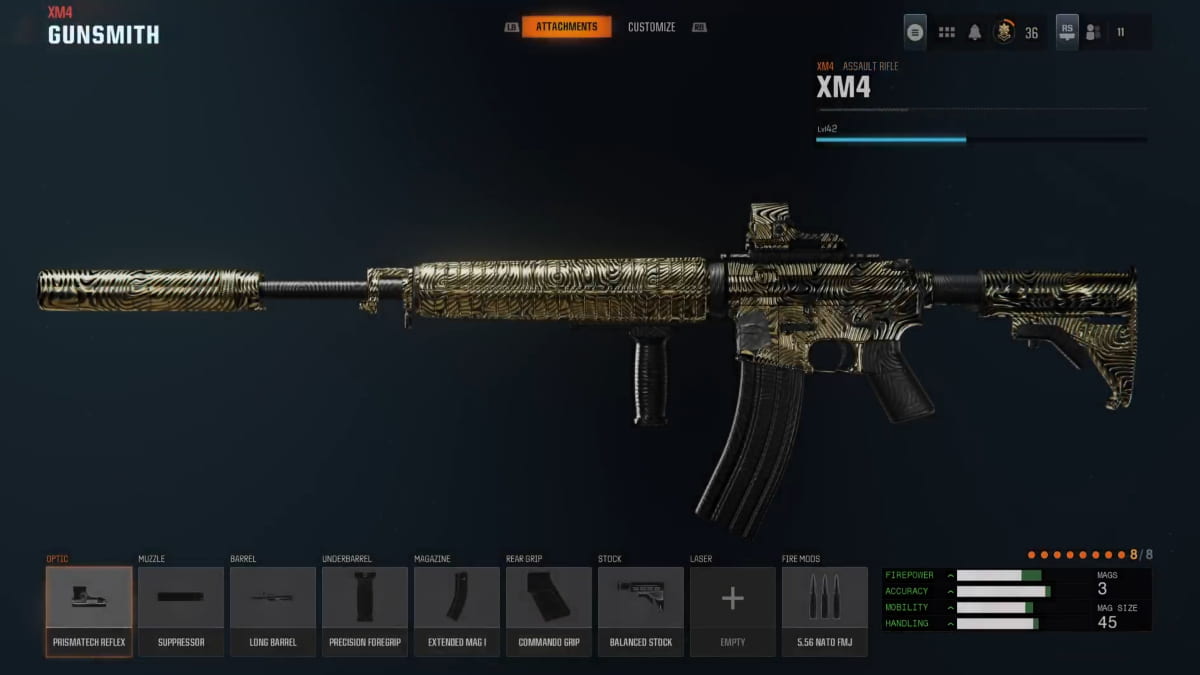
Task: View the player rank emblem
Action: 1004,32
